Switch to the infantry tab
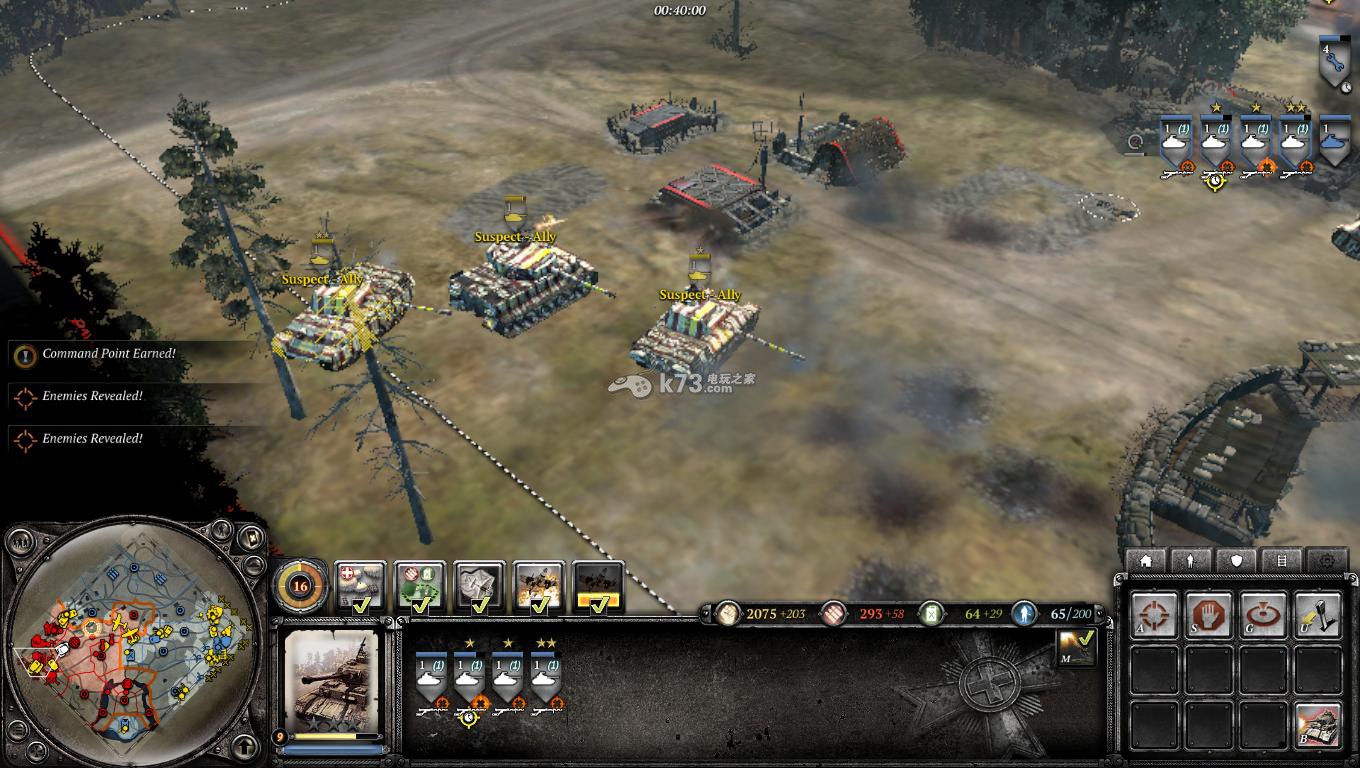Viewport: 1360px width, 768px height. tap(1191, 561)
